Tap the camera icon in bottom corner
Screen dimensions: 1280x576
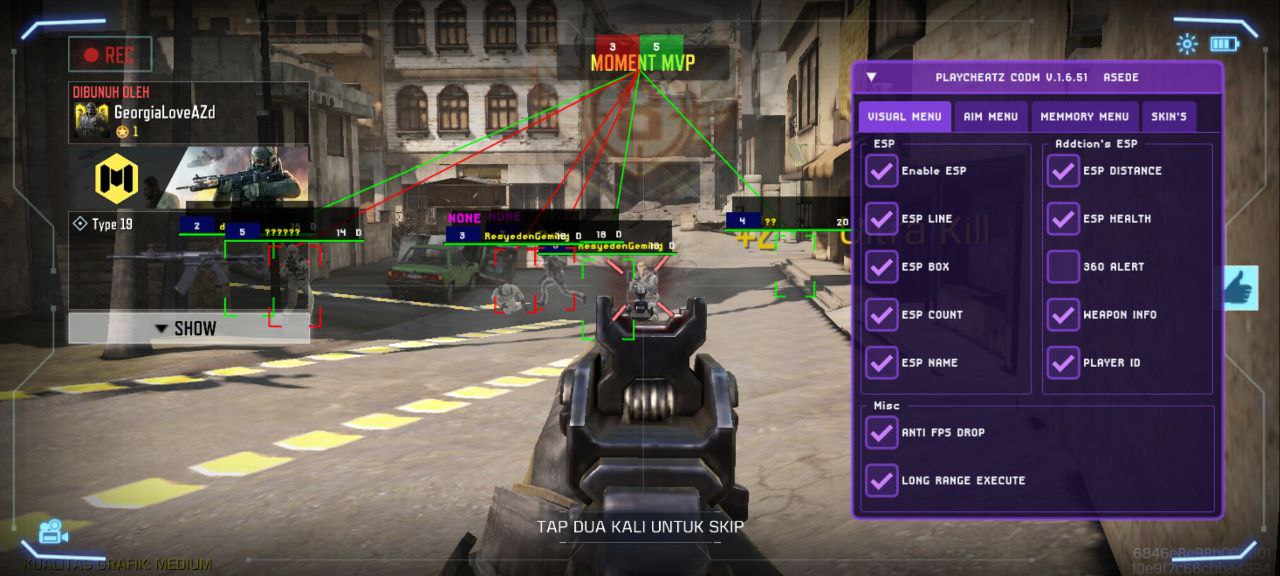(x=51, y=531)
